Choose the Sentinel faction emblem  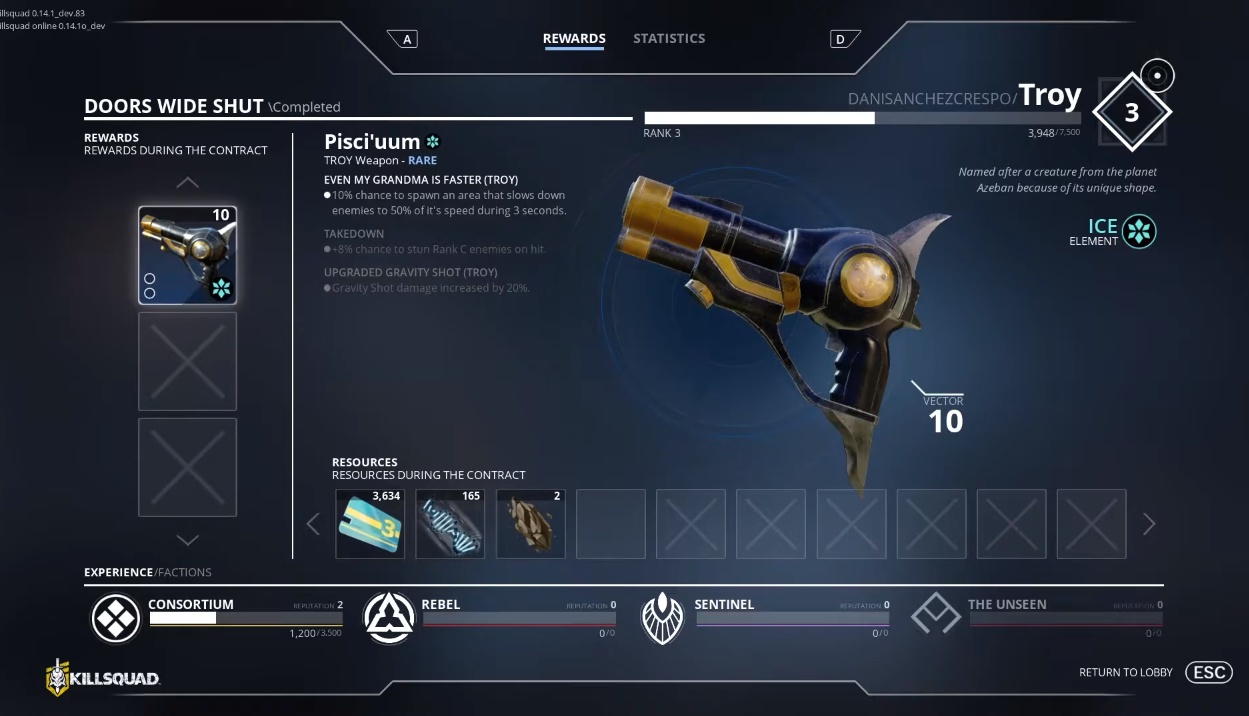tap(661, 618)
